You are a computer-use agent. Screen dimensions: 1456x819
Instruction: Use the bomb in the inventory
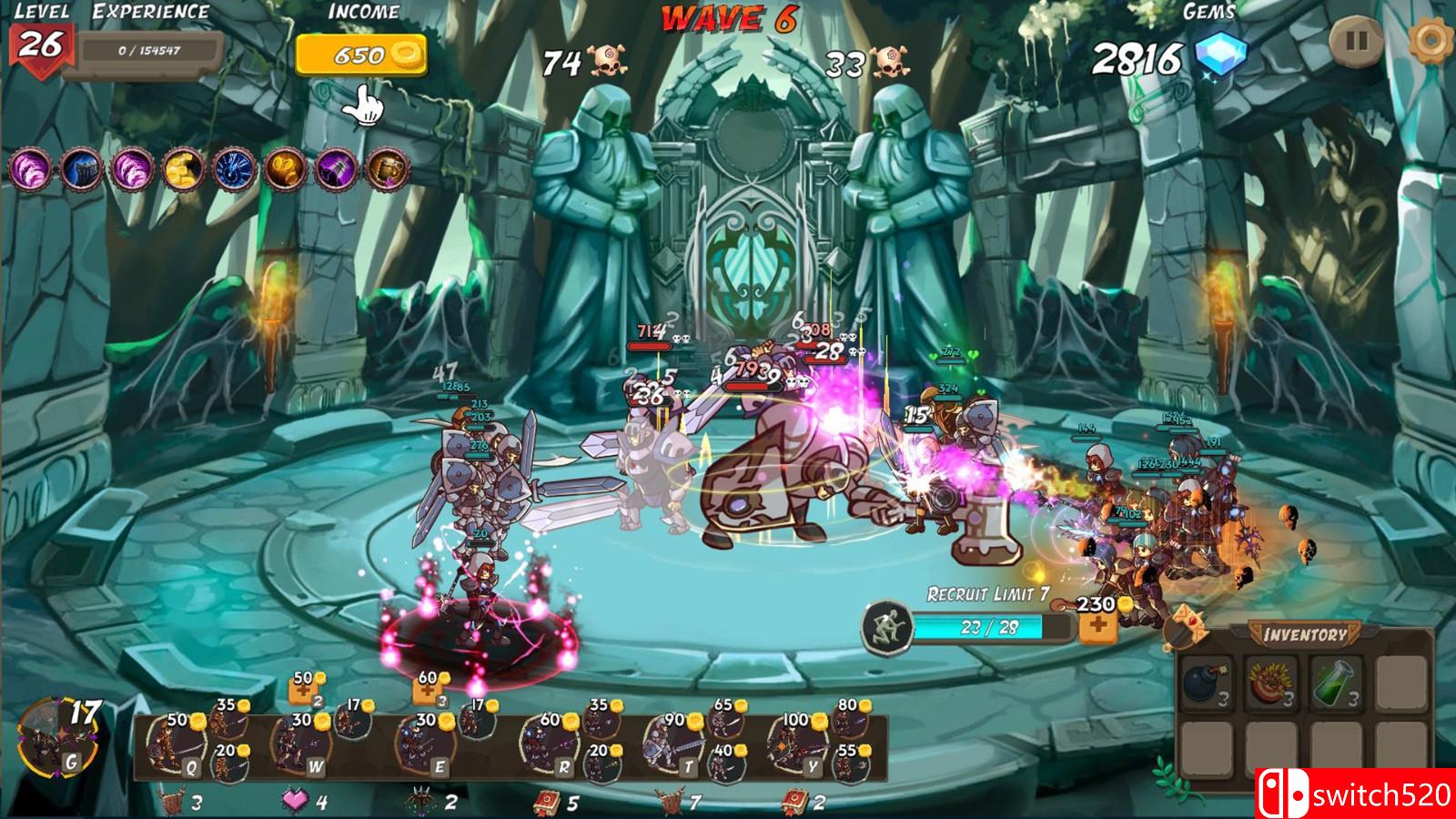tap(1207, 683)
